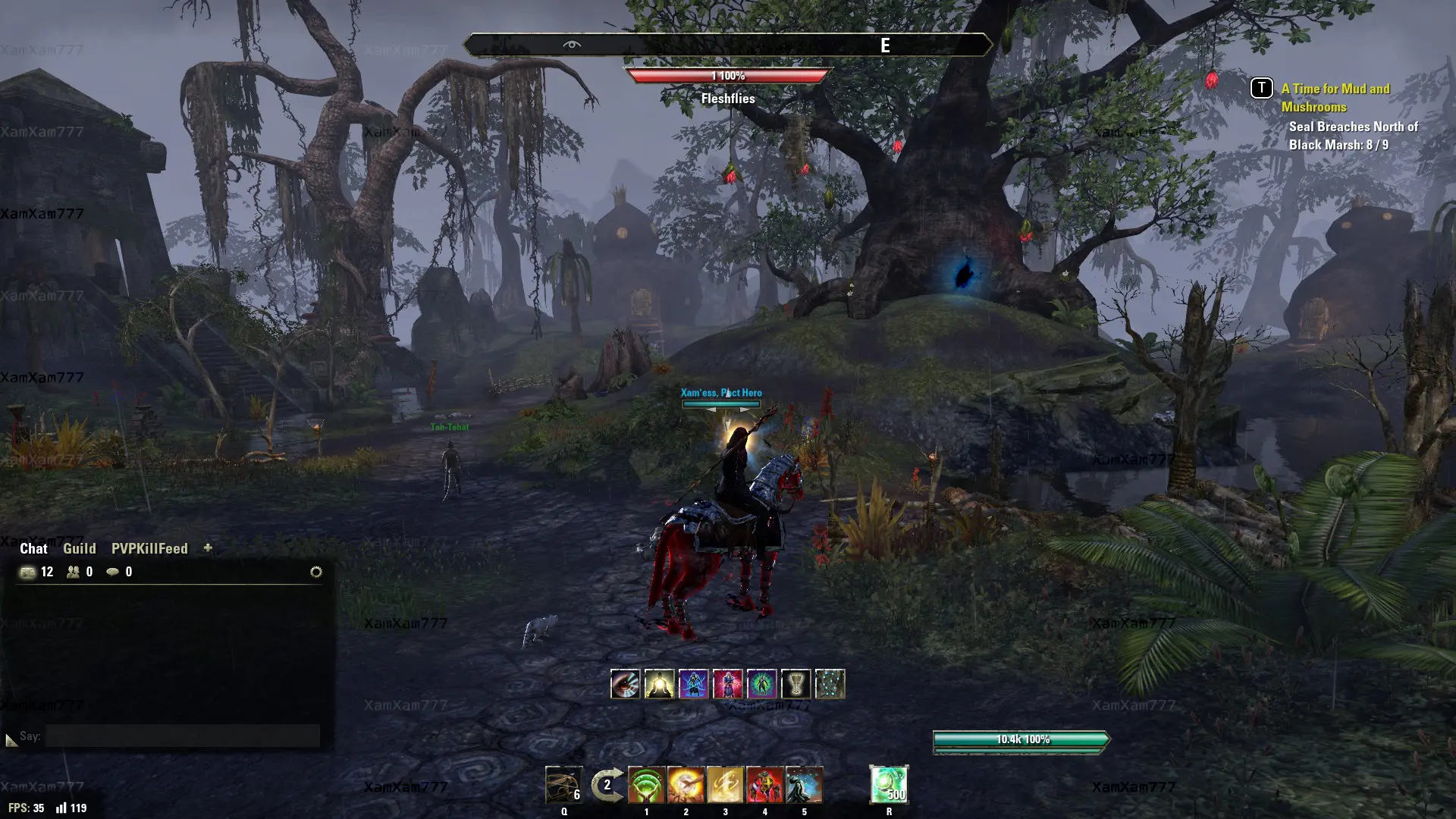This screenshot has width=1456, height=819.
Task: Select the Chat tab
Action: 33,548
